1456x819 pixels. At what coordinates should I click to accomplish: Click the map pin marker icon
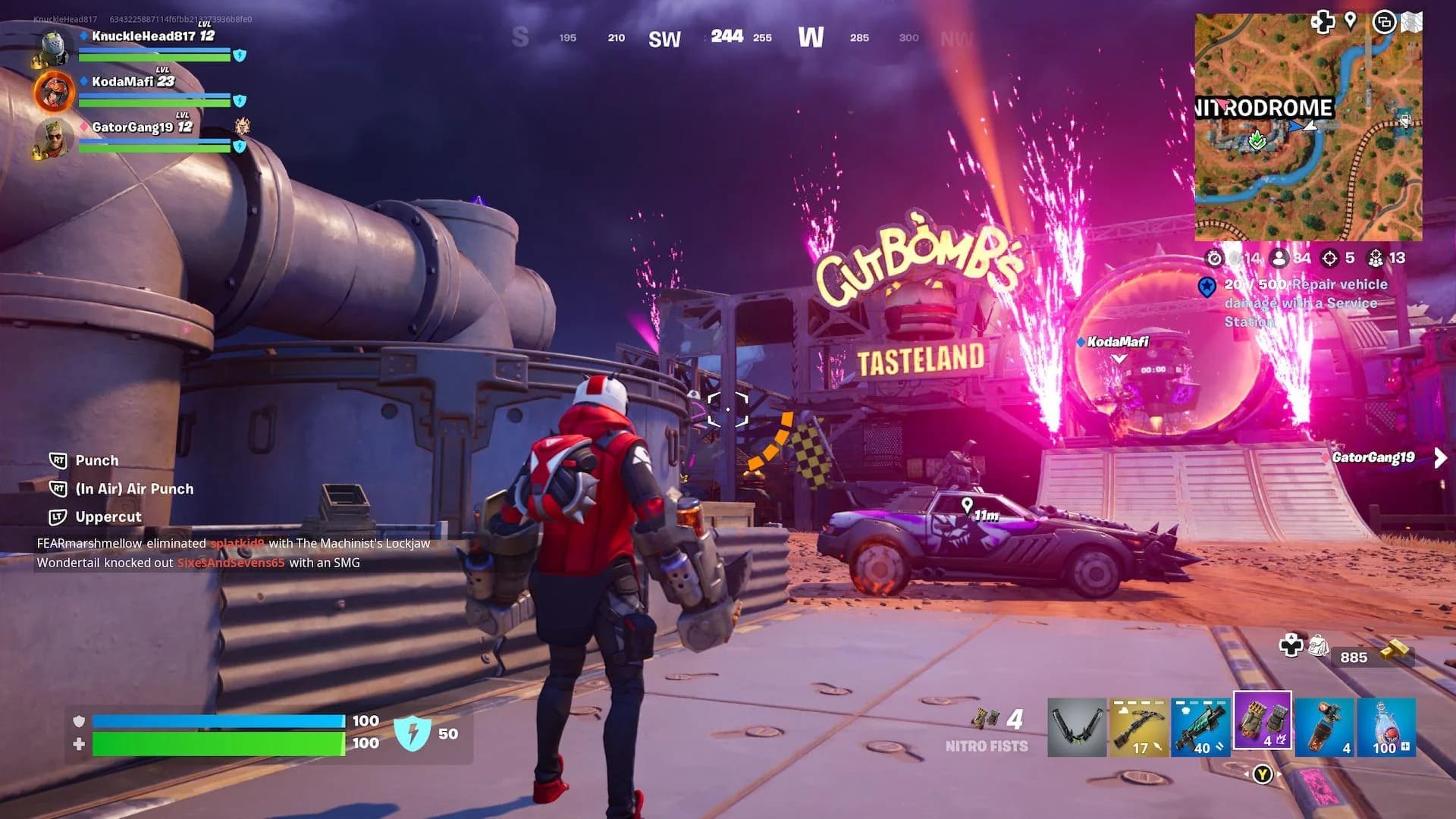pos(1350,20)
